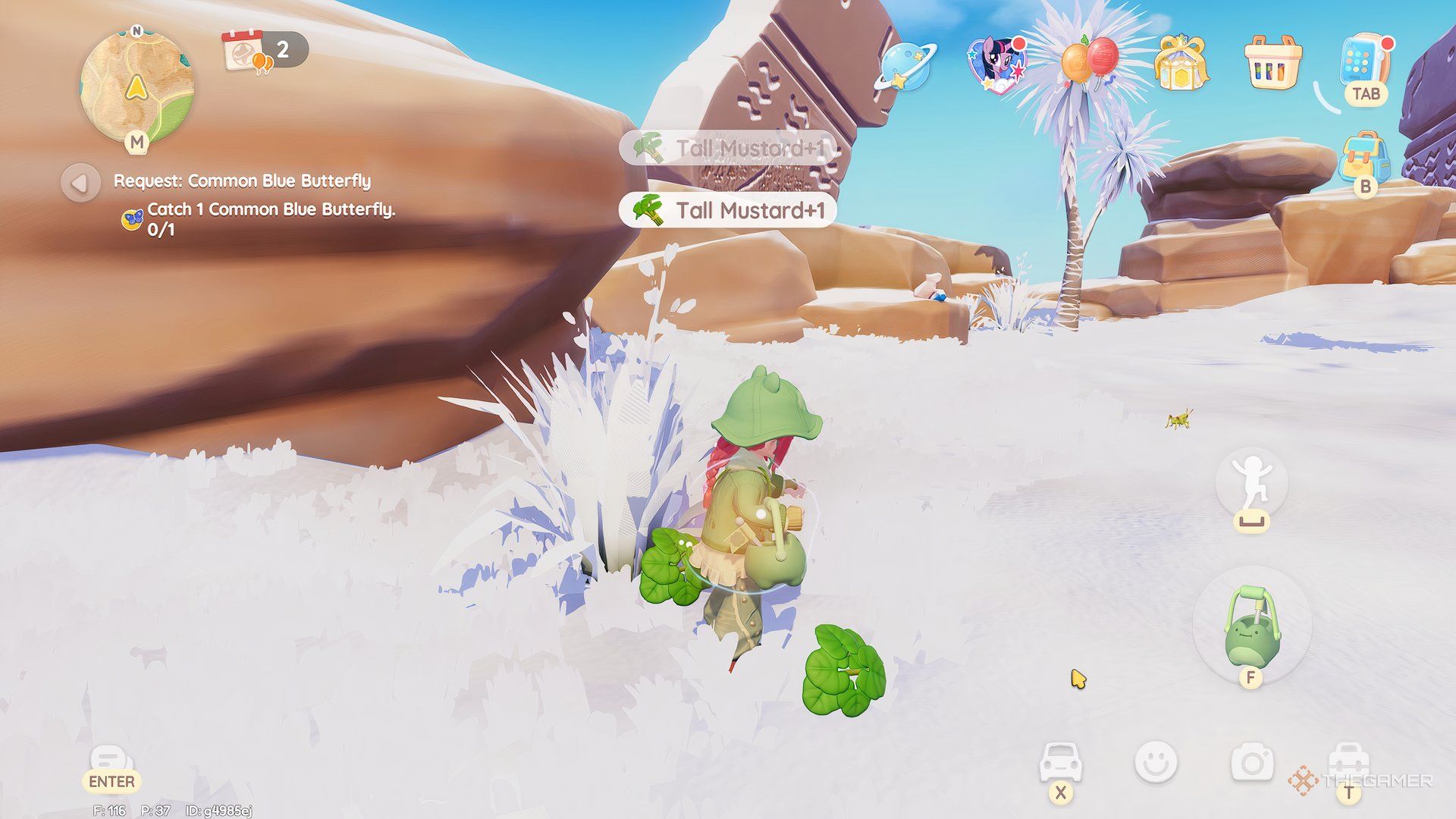Screen dimensions: 1456x819
Task: Select the Common Blue Butterfly request
Action: (x=242, y=181)
